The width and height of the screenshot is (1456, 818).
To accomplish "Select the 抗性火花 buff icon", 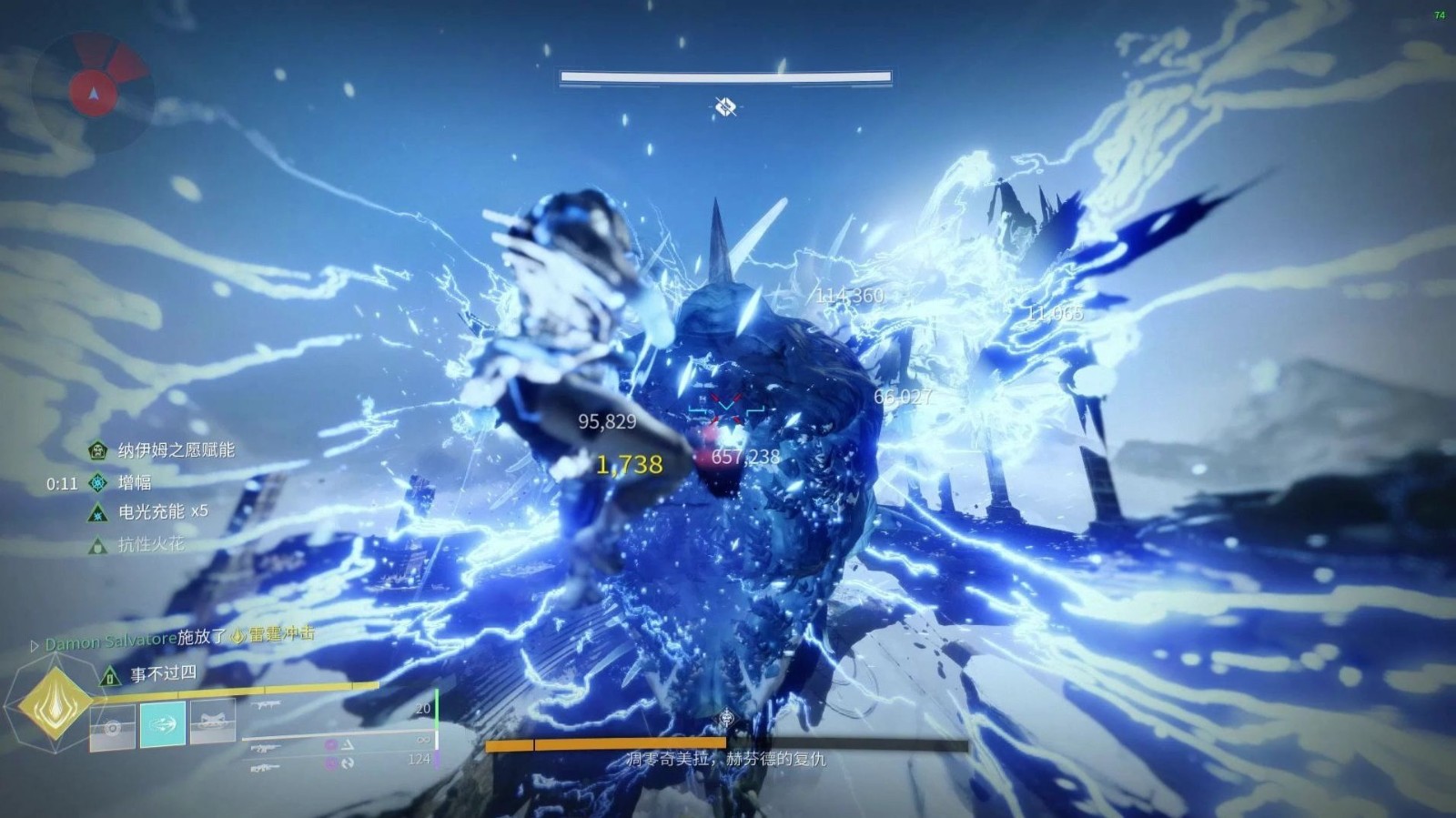I will point(97,546).
